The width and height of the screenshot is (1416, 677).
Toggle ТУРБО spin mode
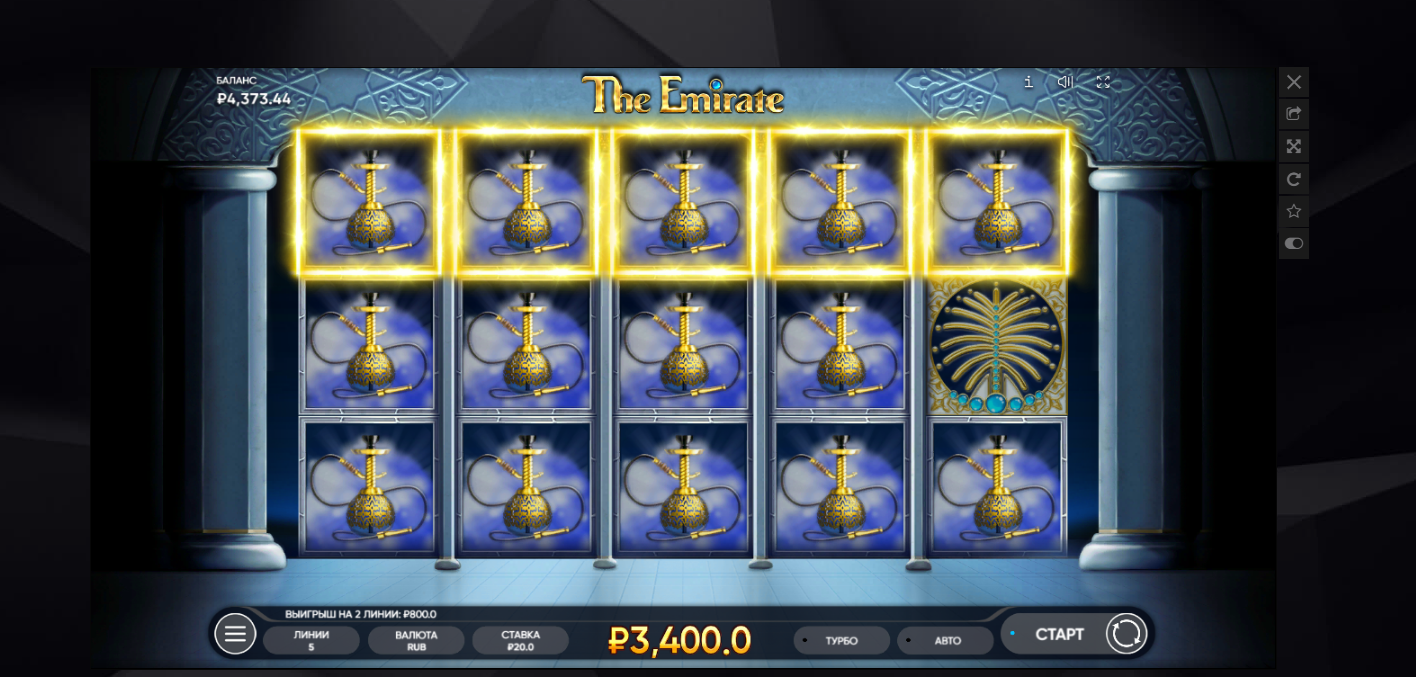[x=841, y=640]
